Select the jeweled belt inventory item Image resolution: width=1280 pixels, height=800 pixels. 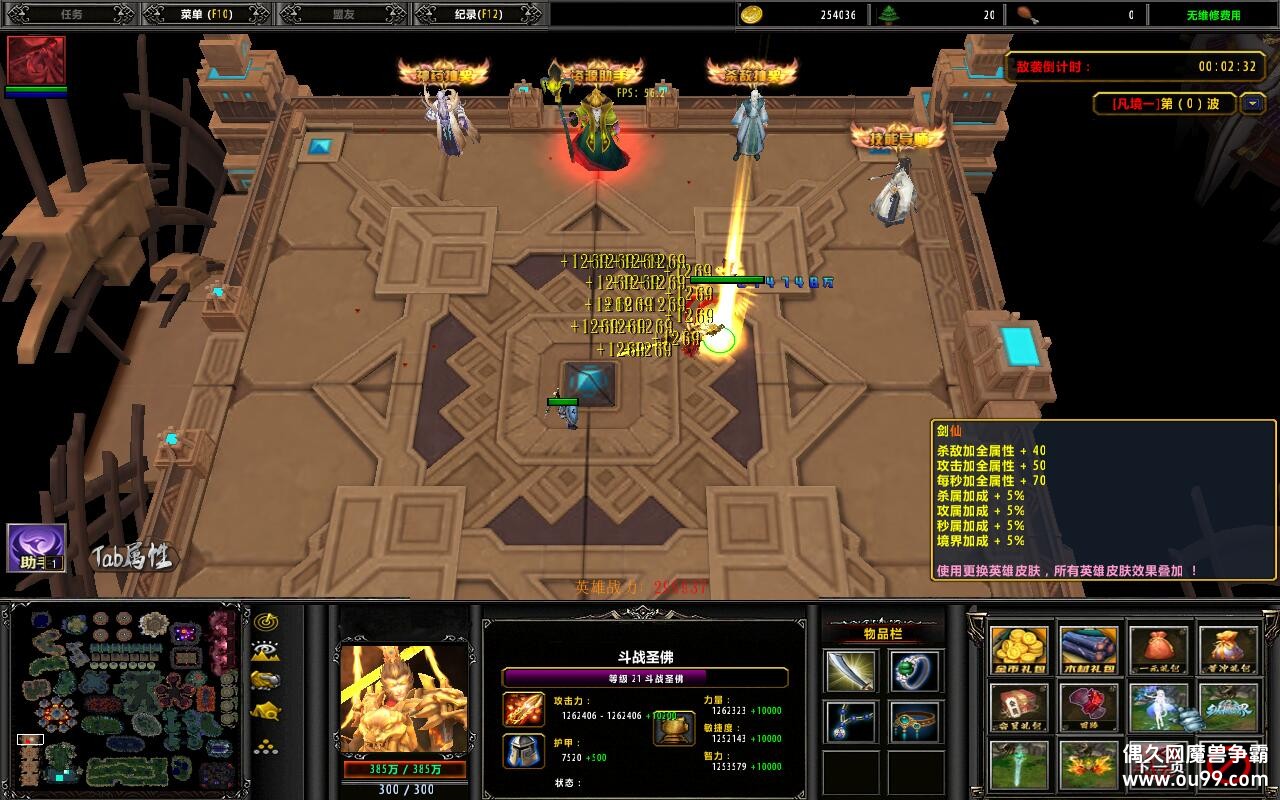[x=915, y=721]
